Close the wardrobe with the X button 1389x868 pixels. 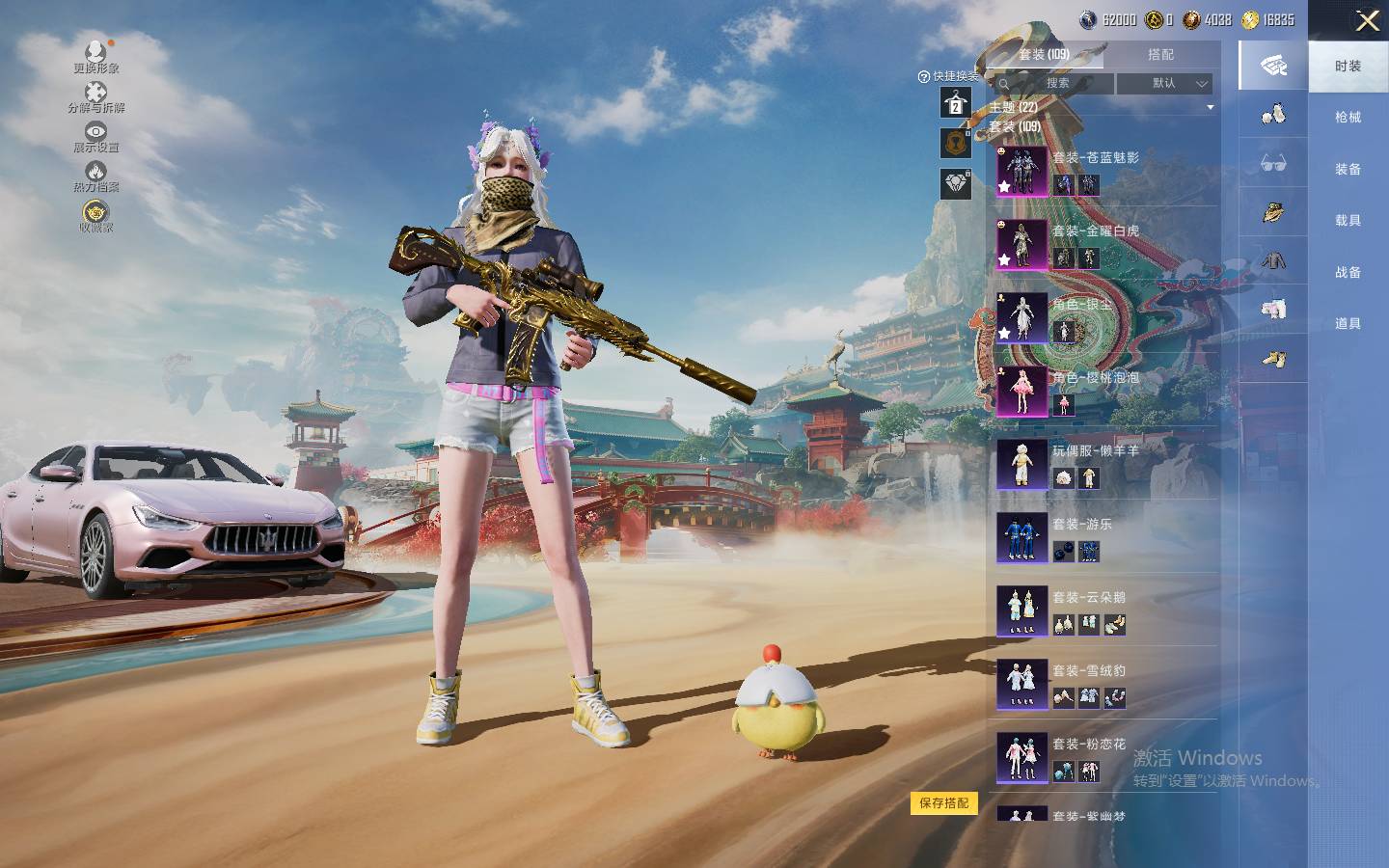[x=1367, y=20]
